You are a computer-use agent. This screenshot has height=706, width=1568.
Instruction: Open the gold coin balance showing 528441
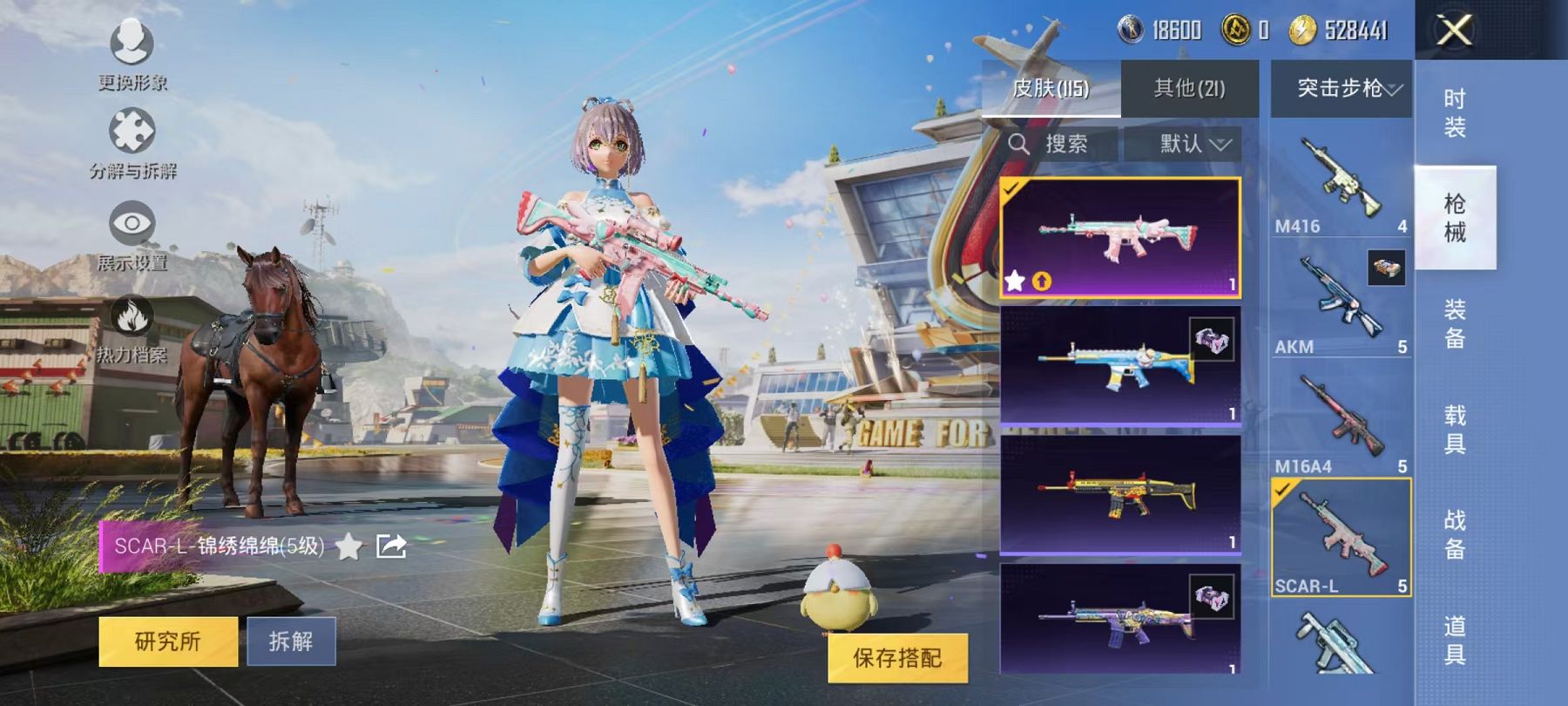point(1304,27)
